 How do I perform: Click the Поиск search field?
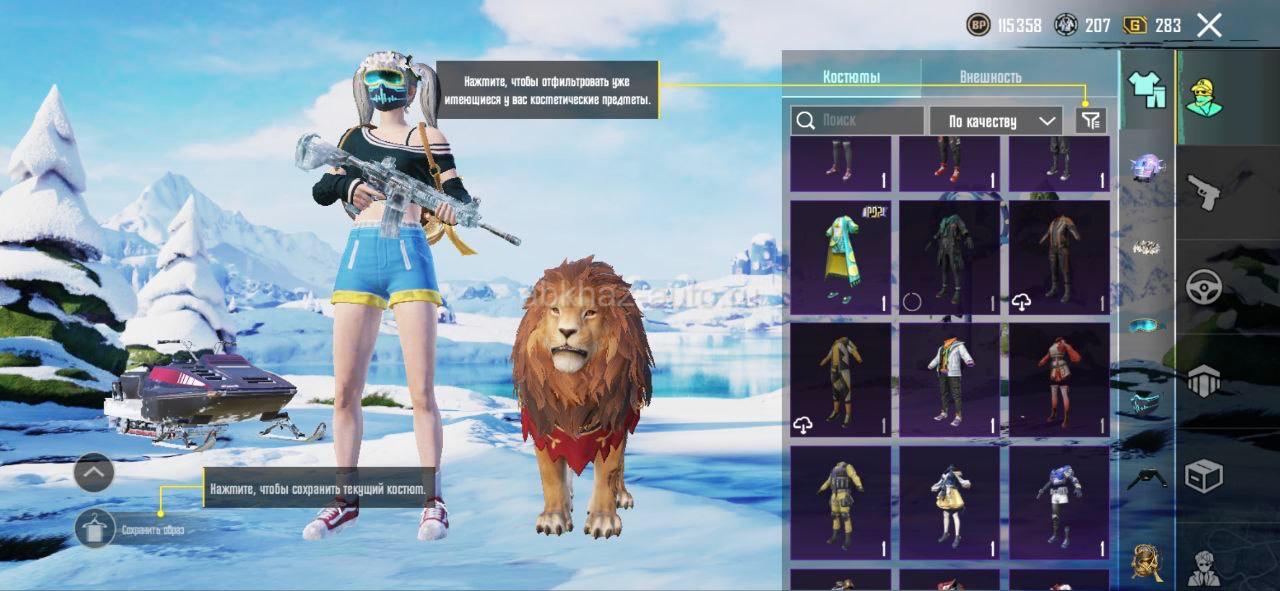point(857,121)
